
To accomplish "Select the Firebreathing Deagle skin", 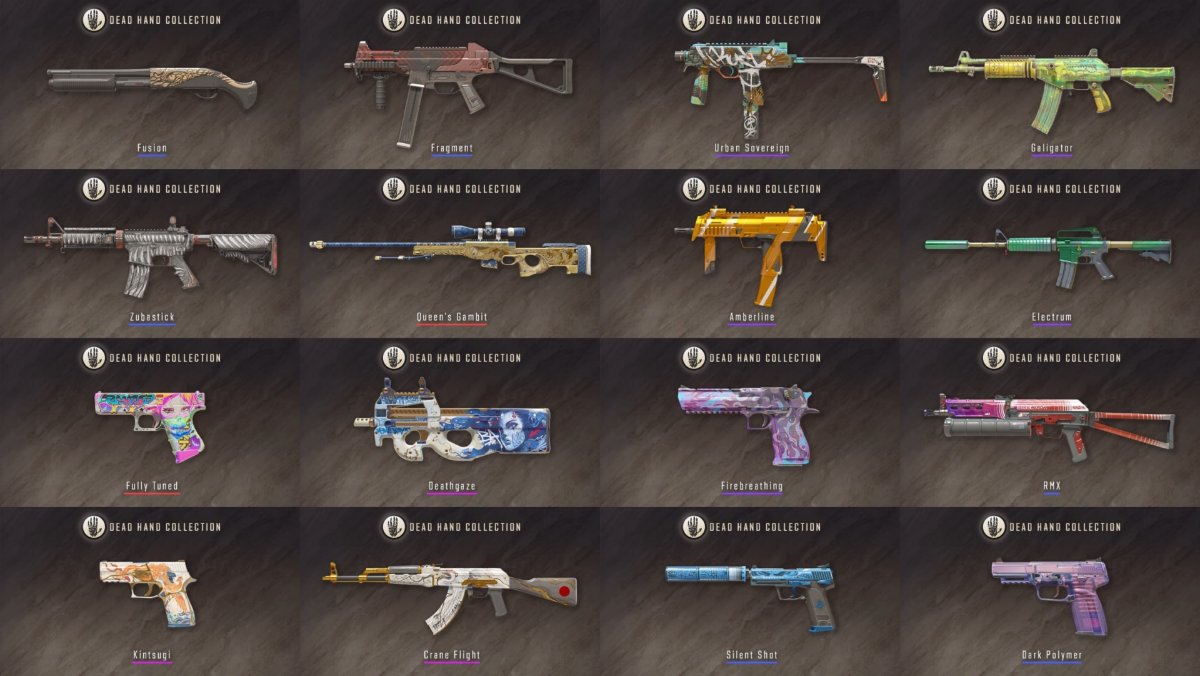I will [751, 422].
